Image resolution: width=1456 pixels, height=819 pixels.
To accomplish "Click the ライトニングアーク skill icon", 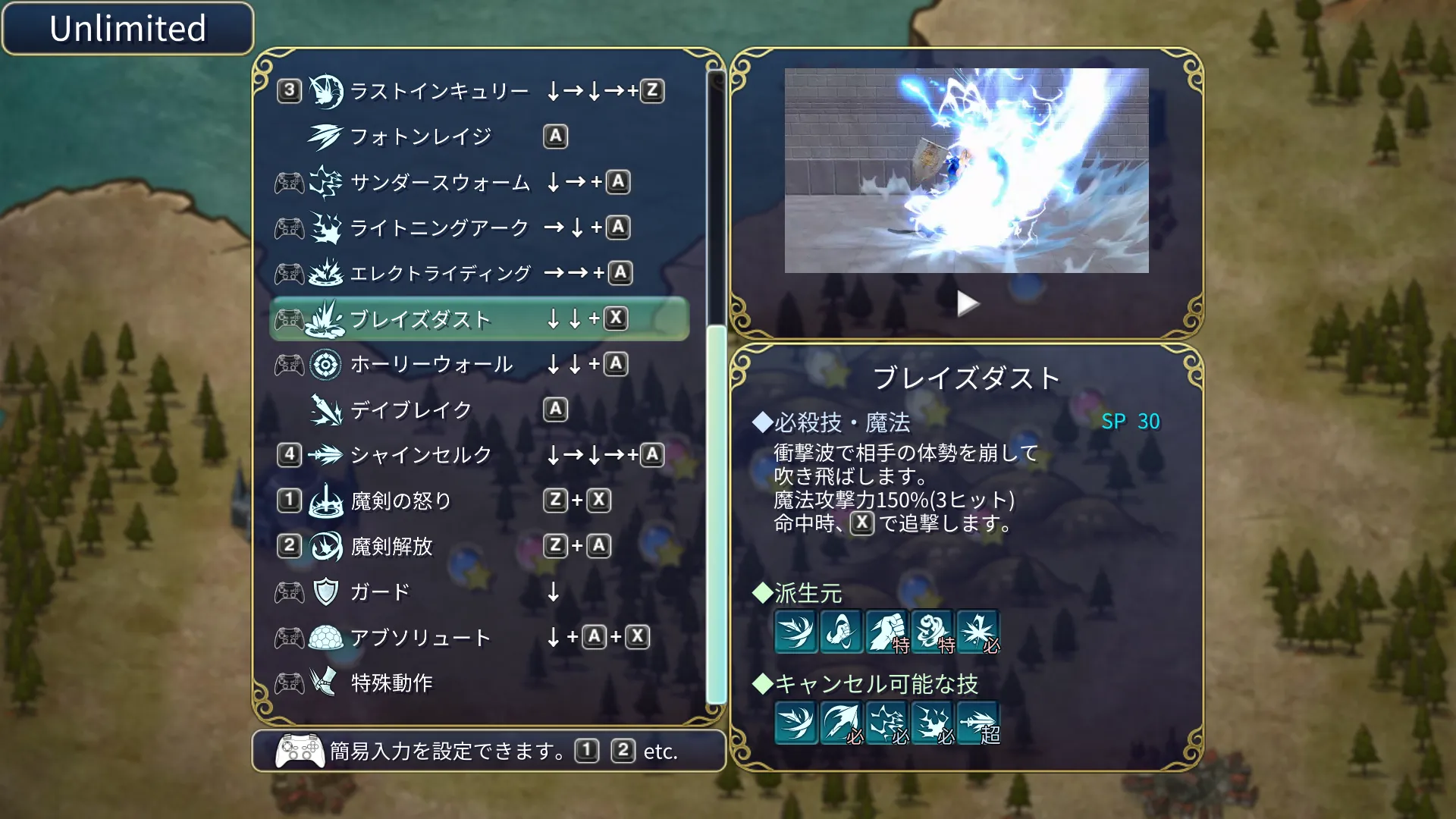I will 325,227.
